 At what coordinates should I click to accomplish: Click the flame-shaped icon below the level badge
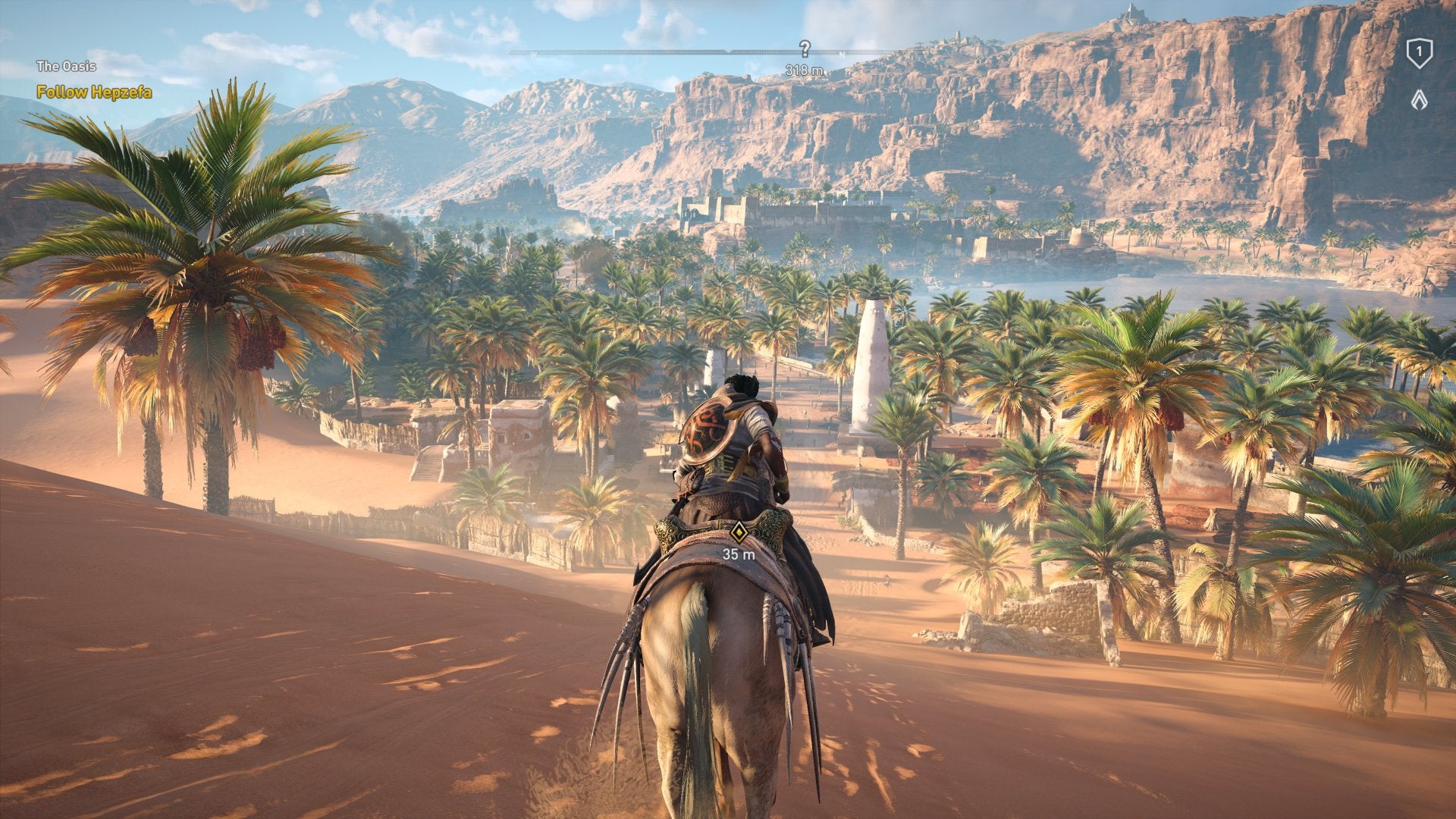coord(1419,99)
